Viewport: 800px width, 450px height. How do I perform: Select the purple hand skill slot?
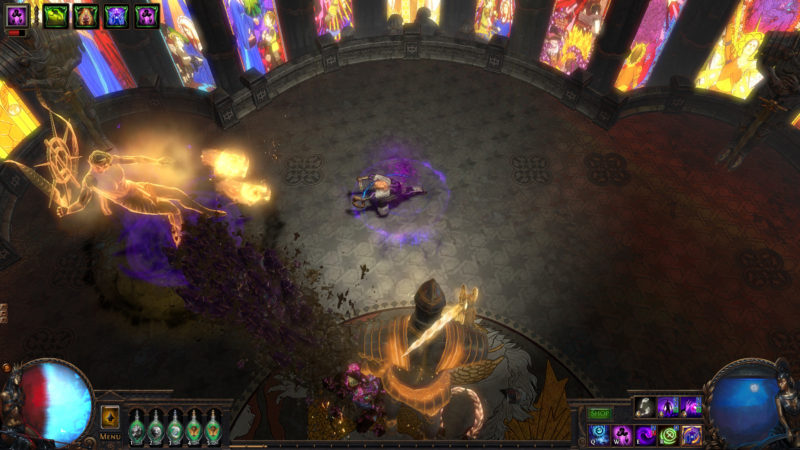692,406
